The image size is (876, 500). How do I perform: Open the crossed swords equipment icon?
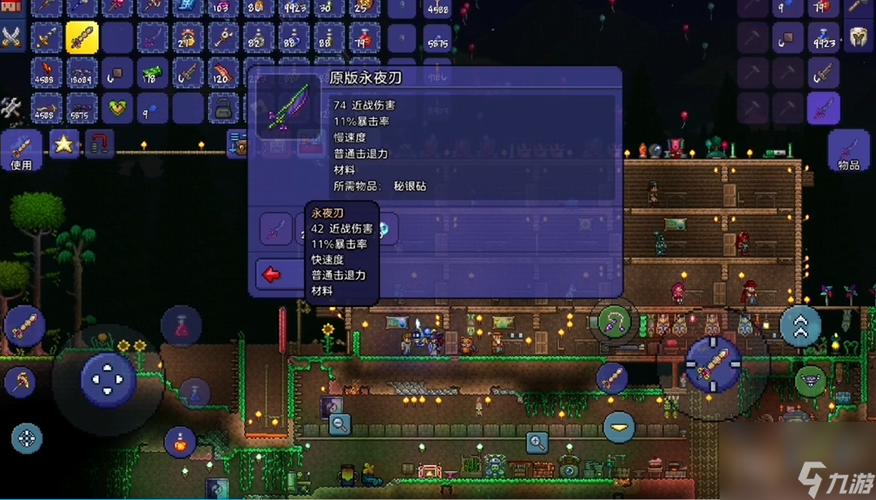click(12, 37)
